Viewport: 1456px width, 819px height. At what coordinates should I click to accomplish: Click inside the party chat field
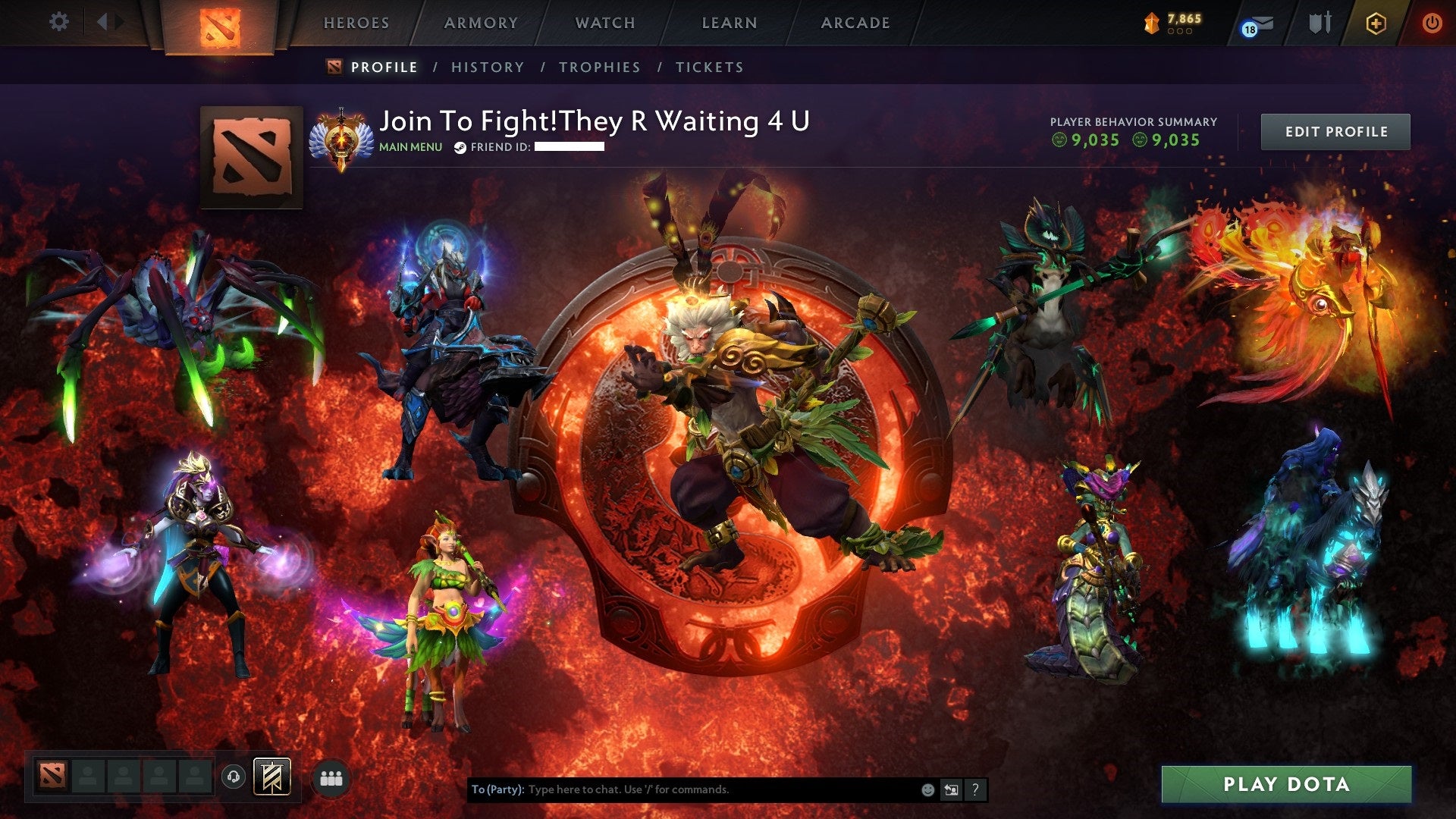coord(682,789)
